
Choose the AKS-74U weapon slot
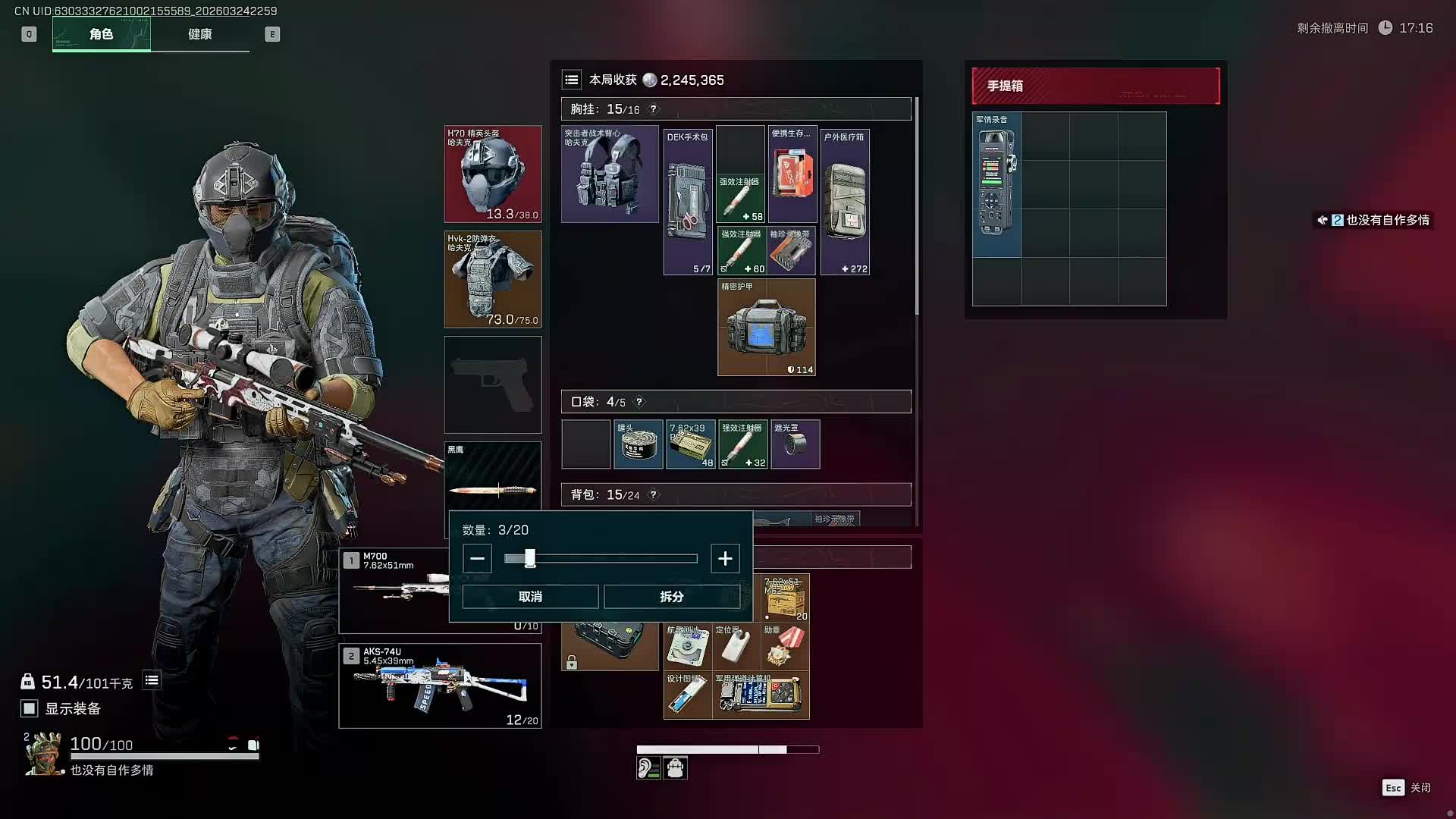[x=440, y=686]
